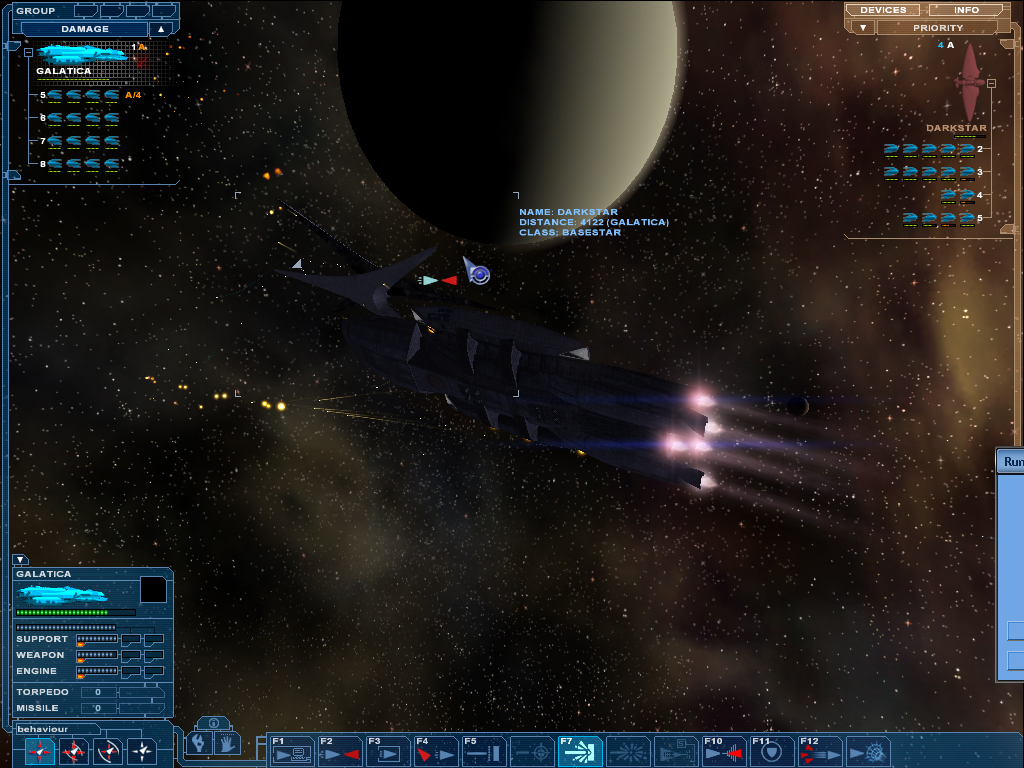The width and height of the screenshot is (1024, 768).
Task: Collapse the Galatica group tree
Action: point(28,52)
